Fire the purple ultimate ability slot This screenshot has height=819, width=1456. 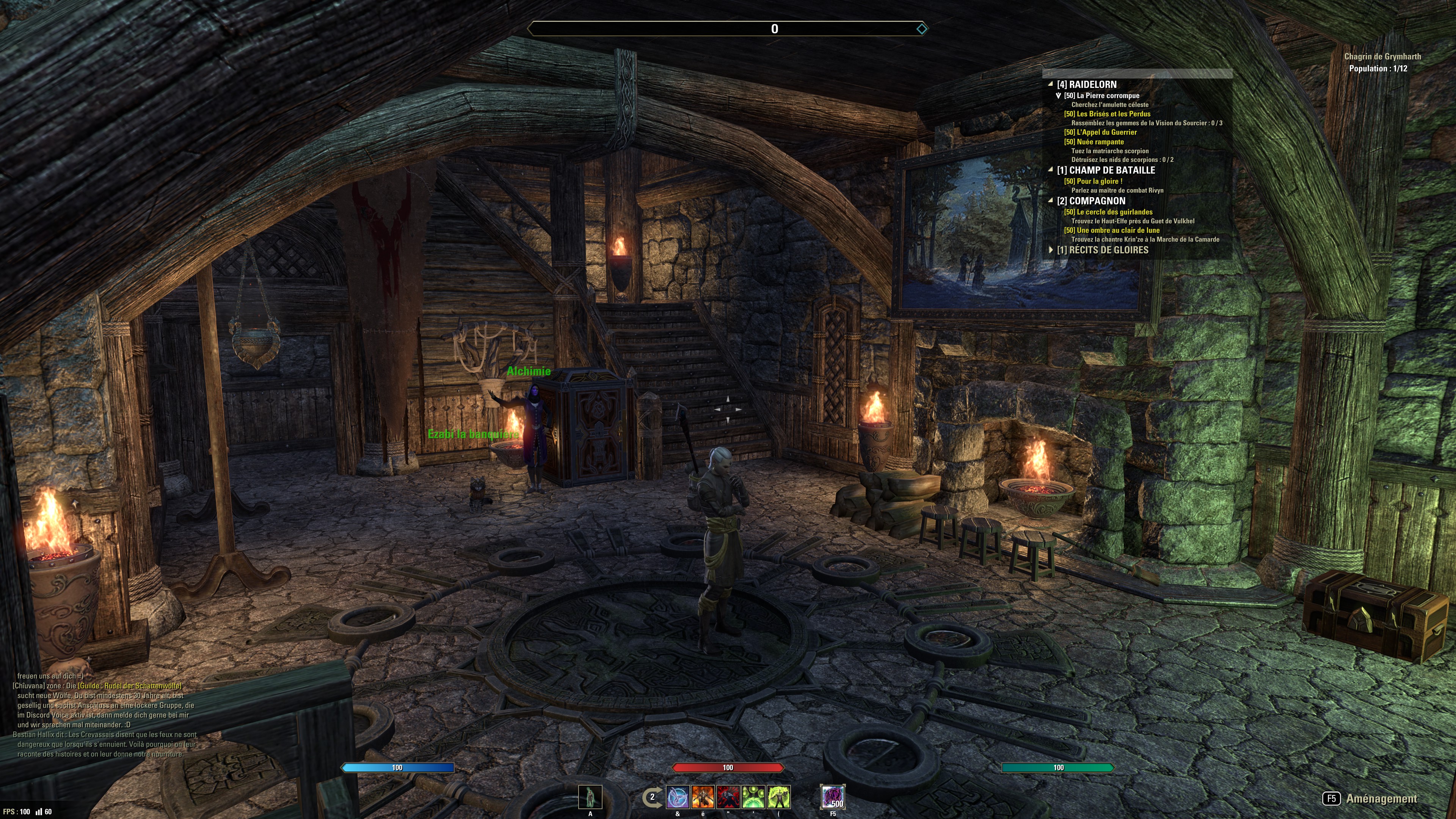(x=833, y=797)
